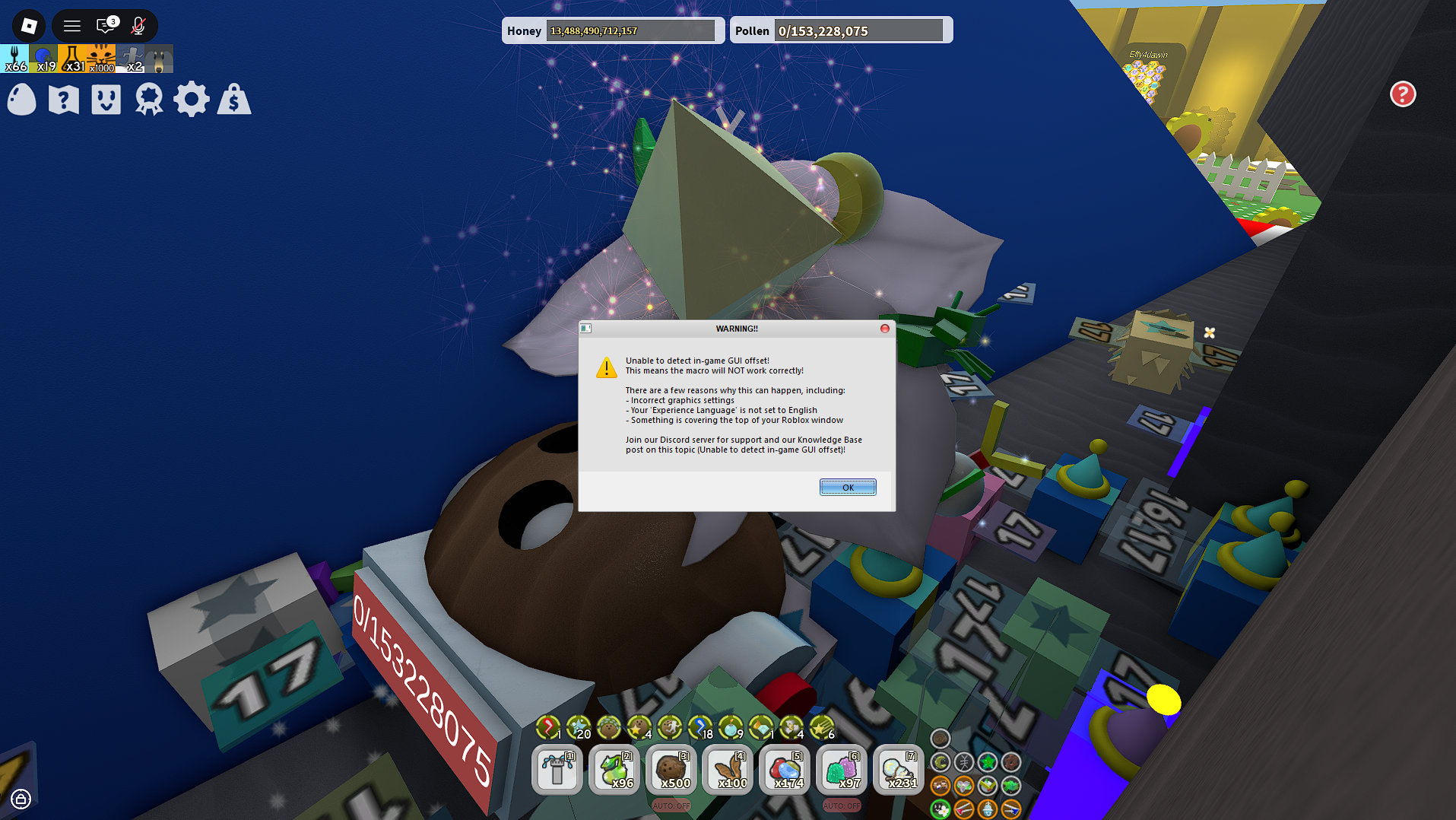Toggle AUTO: OFF under the gumdrops slot

tap(841, 806)
